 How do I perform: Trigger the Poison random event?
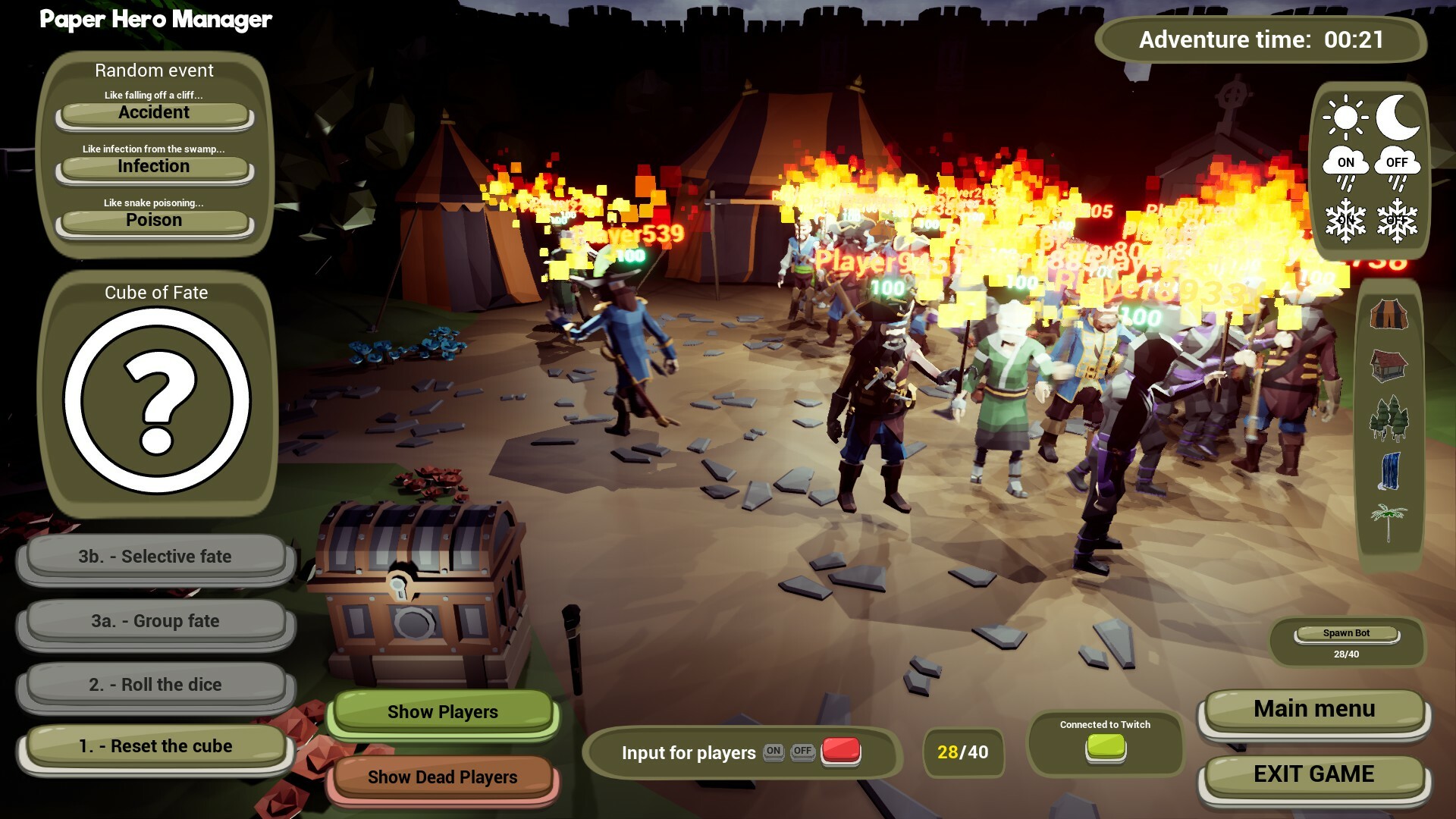(154, 220)
